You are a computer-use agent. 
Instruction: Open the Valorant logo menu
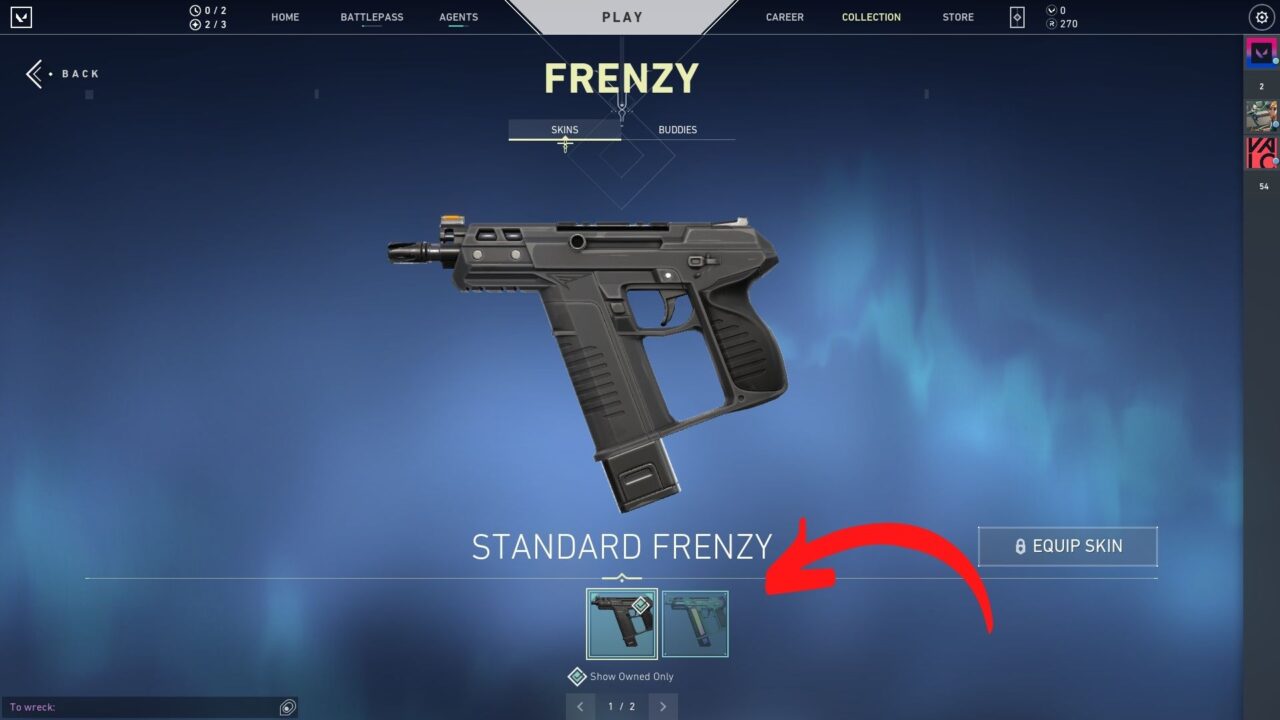pos(21,17)
